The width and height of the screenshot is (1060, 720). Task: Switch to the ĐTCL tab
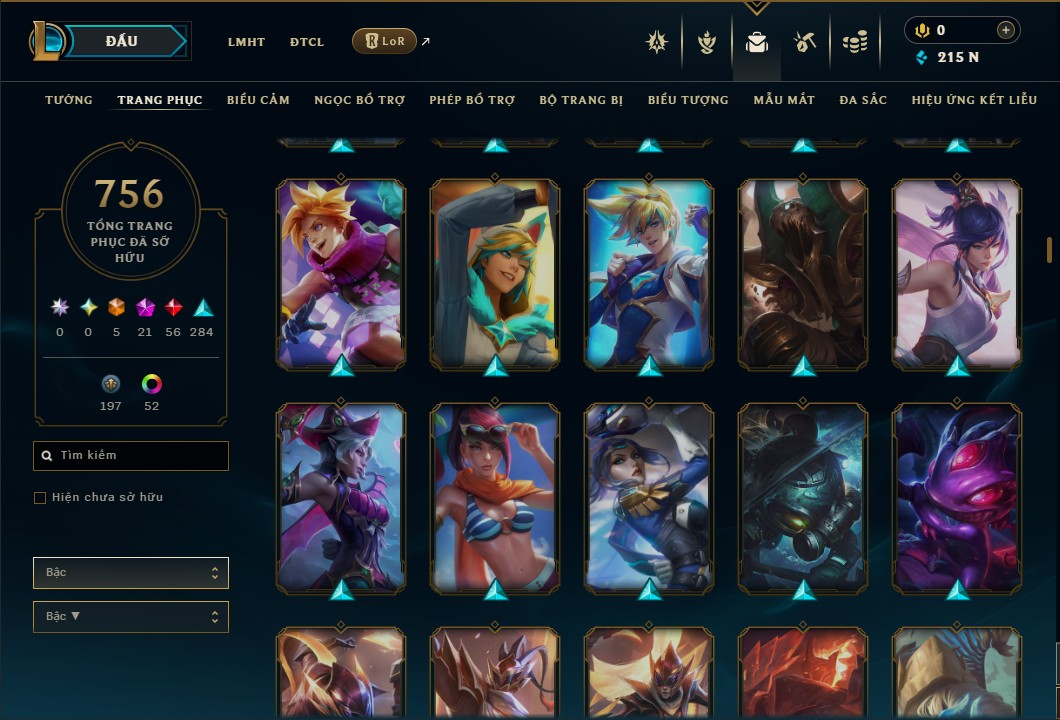click(x=307, y=42)
